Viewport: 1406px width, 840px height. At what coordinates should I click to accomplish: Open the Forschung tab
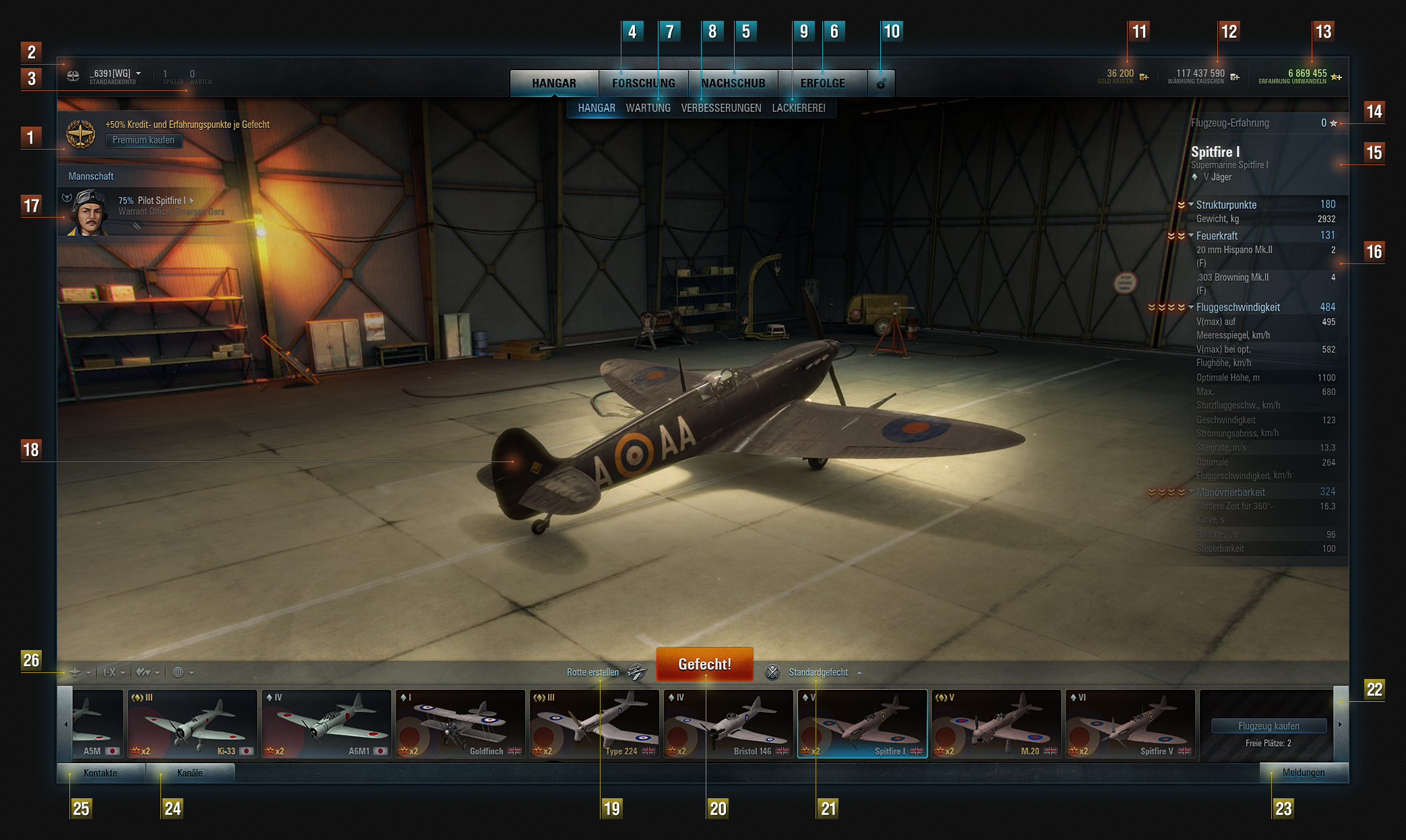click(x=643, y=84)
